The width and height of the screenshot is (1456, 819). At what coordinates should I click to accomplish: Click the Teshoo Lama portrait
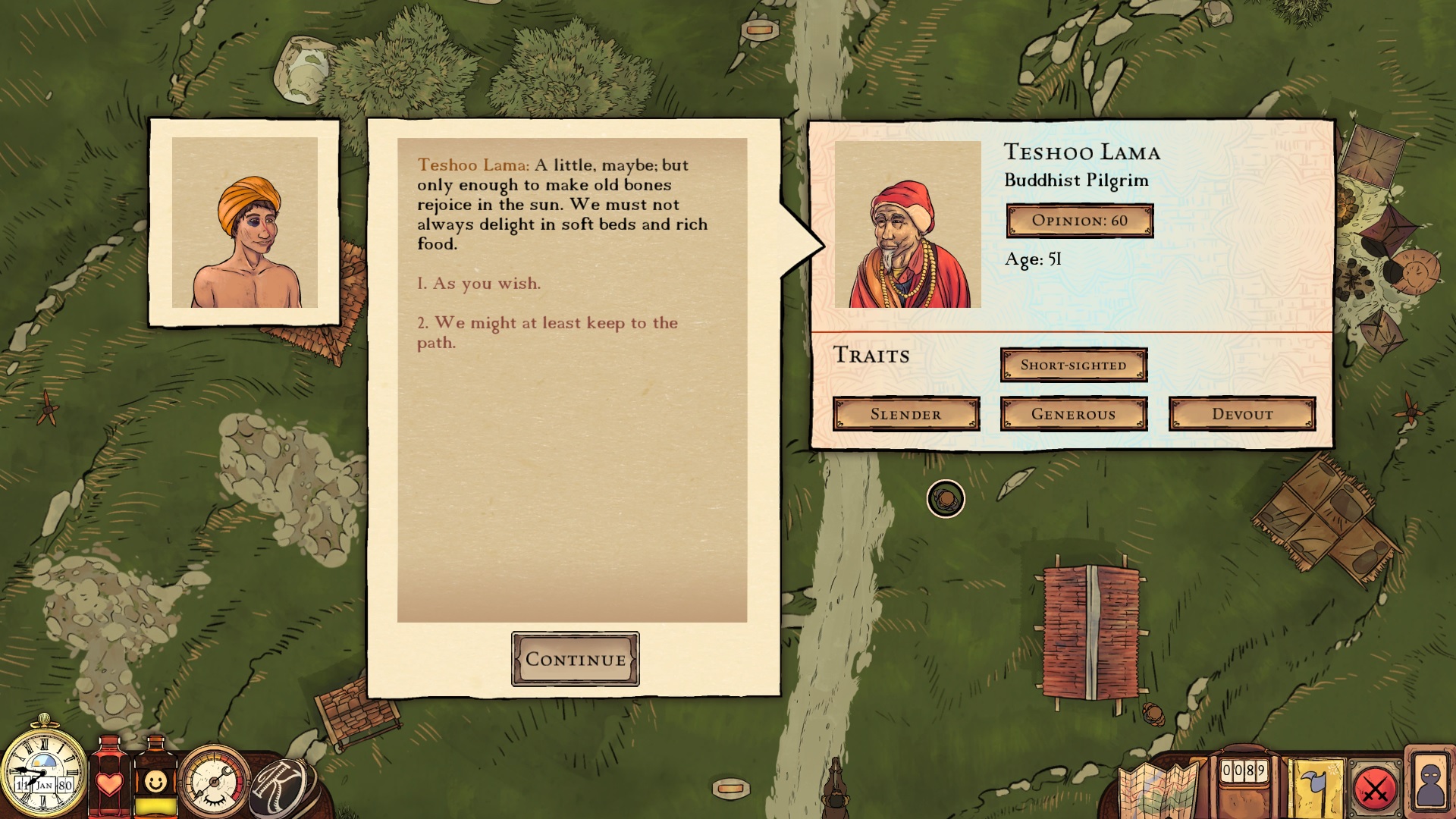tap(908, 224)
